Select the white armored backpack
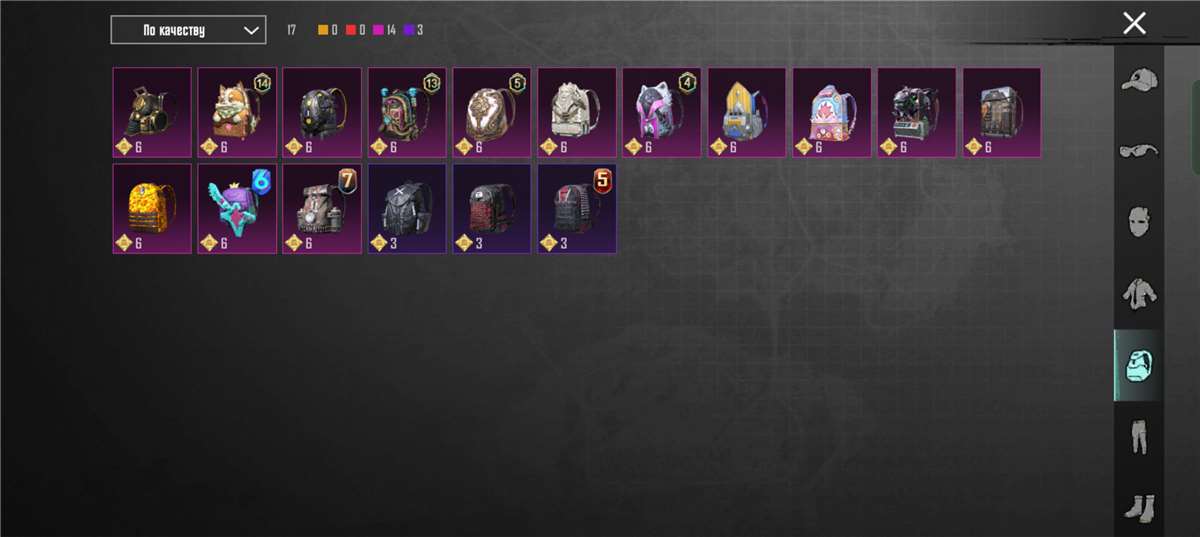This screenshot has width=1200, height=537. (577, 112)
